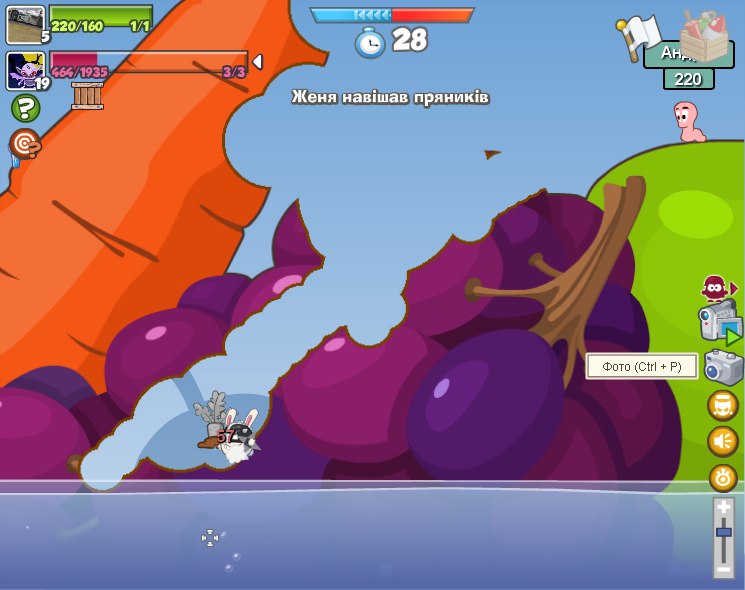Screen dimensions: 745x590
Task: Click the orange target hint icon
Action: pos(25,144)
